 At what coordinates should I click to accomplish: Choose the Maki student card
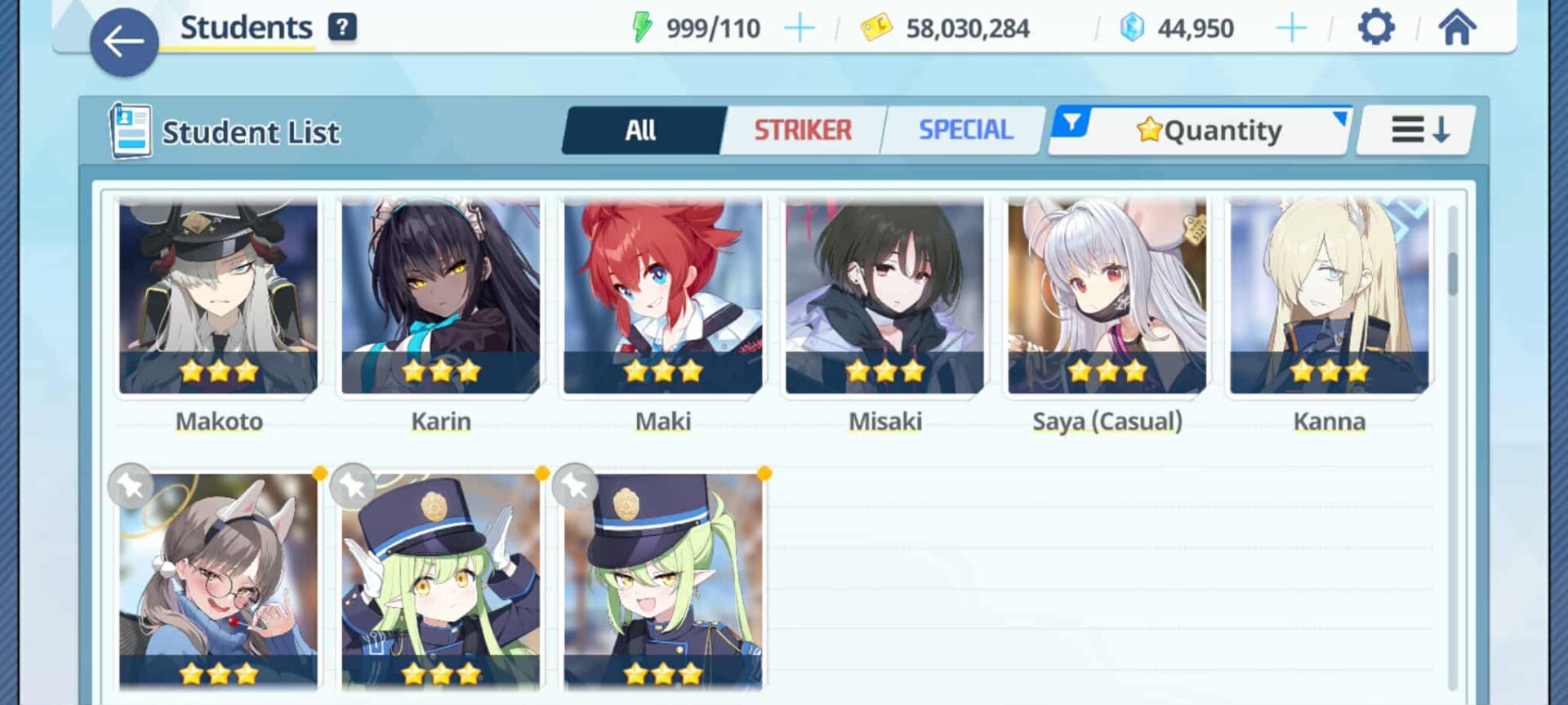pos(663,296)
